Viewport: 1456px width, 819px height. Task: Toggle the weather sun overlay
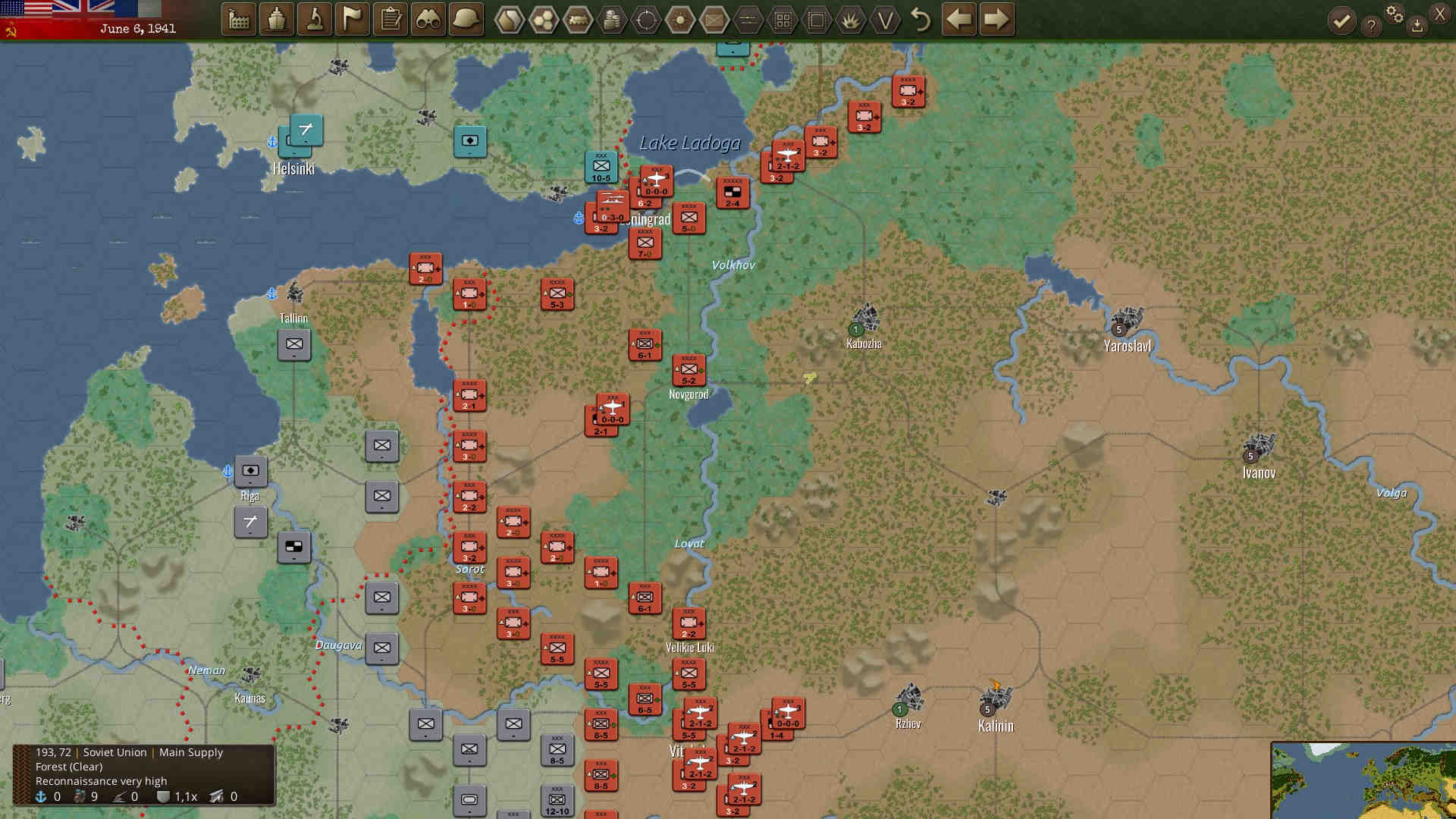(679, 20)
